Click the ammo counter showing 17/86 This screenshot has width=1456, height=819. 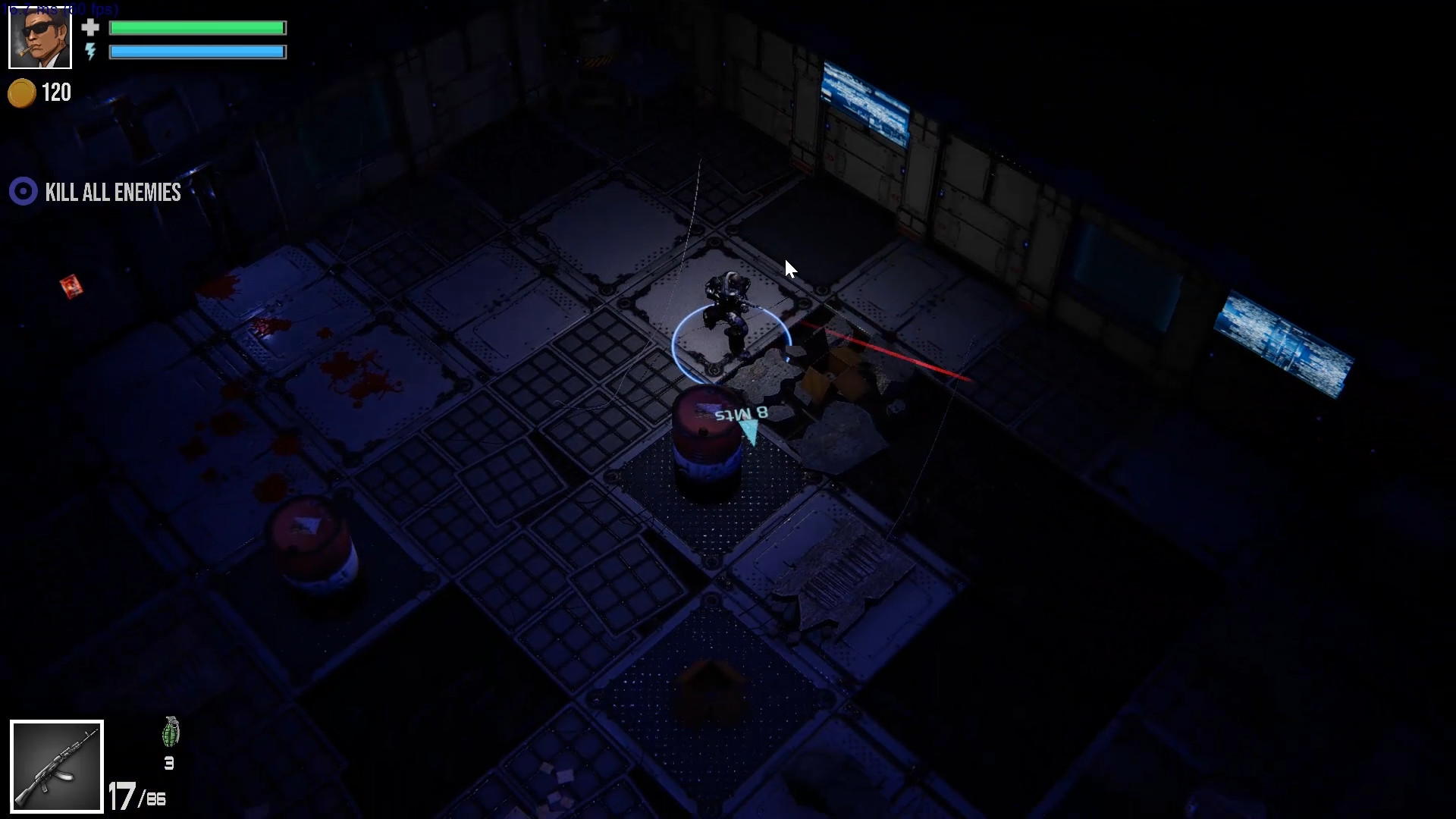(136, 795)
